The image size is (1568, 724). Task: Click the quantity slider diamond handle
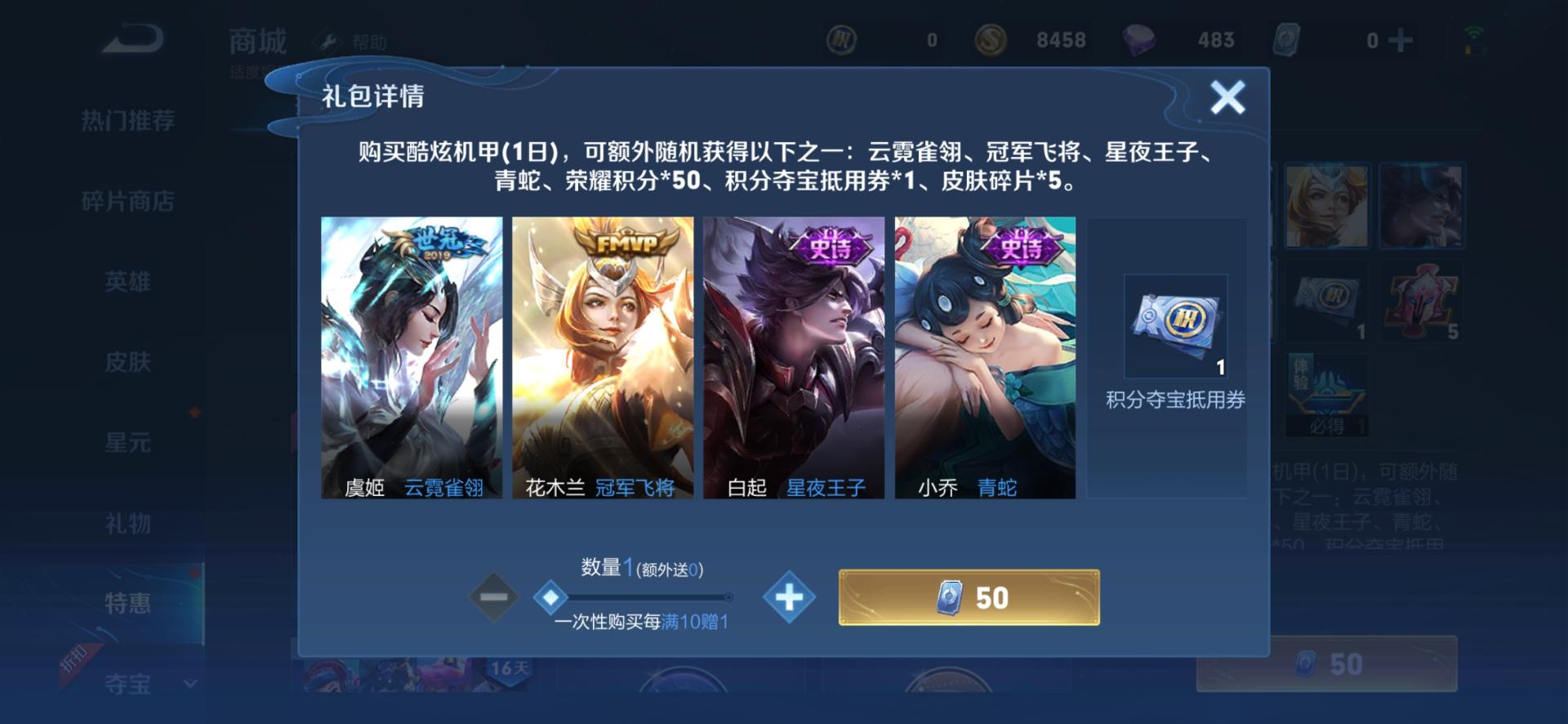(547, 597)
